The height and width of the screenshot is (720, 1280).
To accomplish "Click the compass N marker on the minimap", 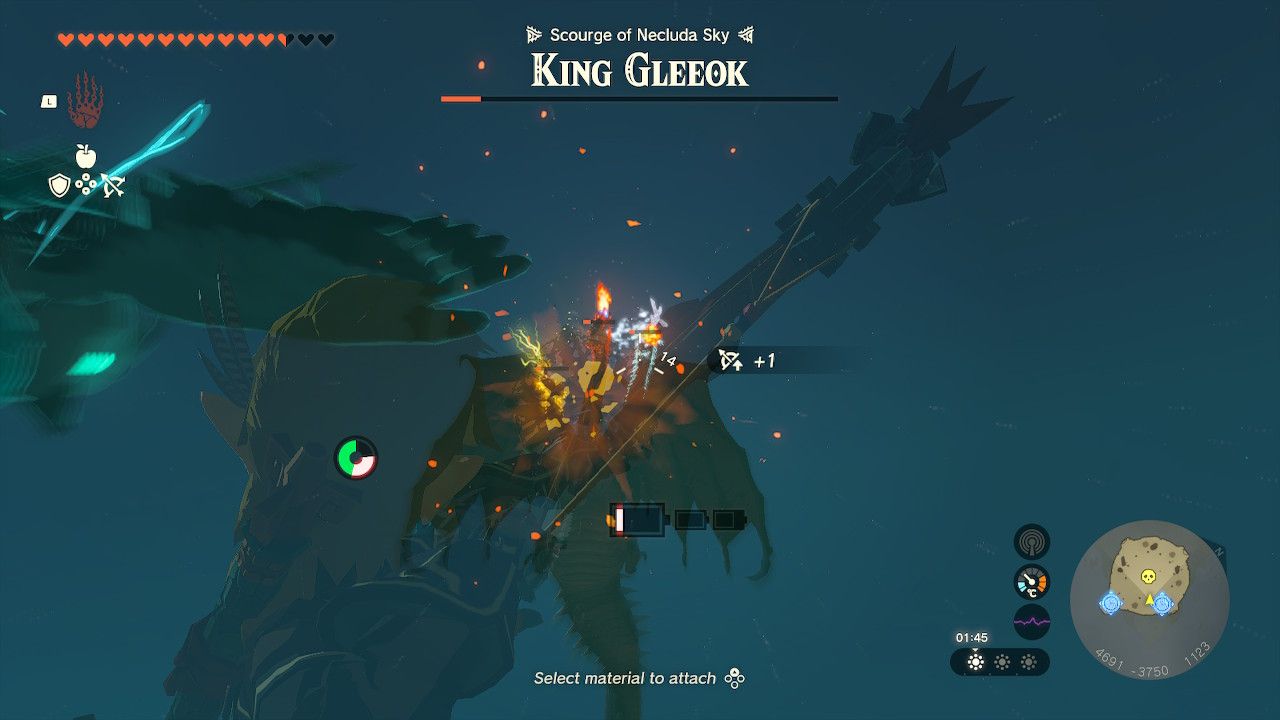I will 1220,551.
